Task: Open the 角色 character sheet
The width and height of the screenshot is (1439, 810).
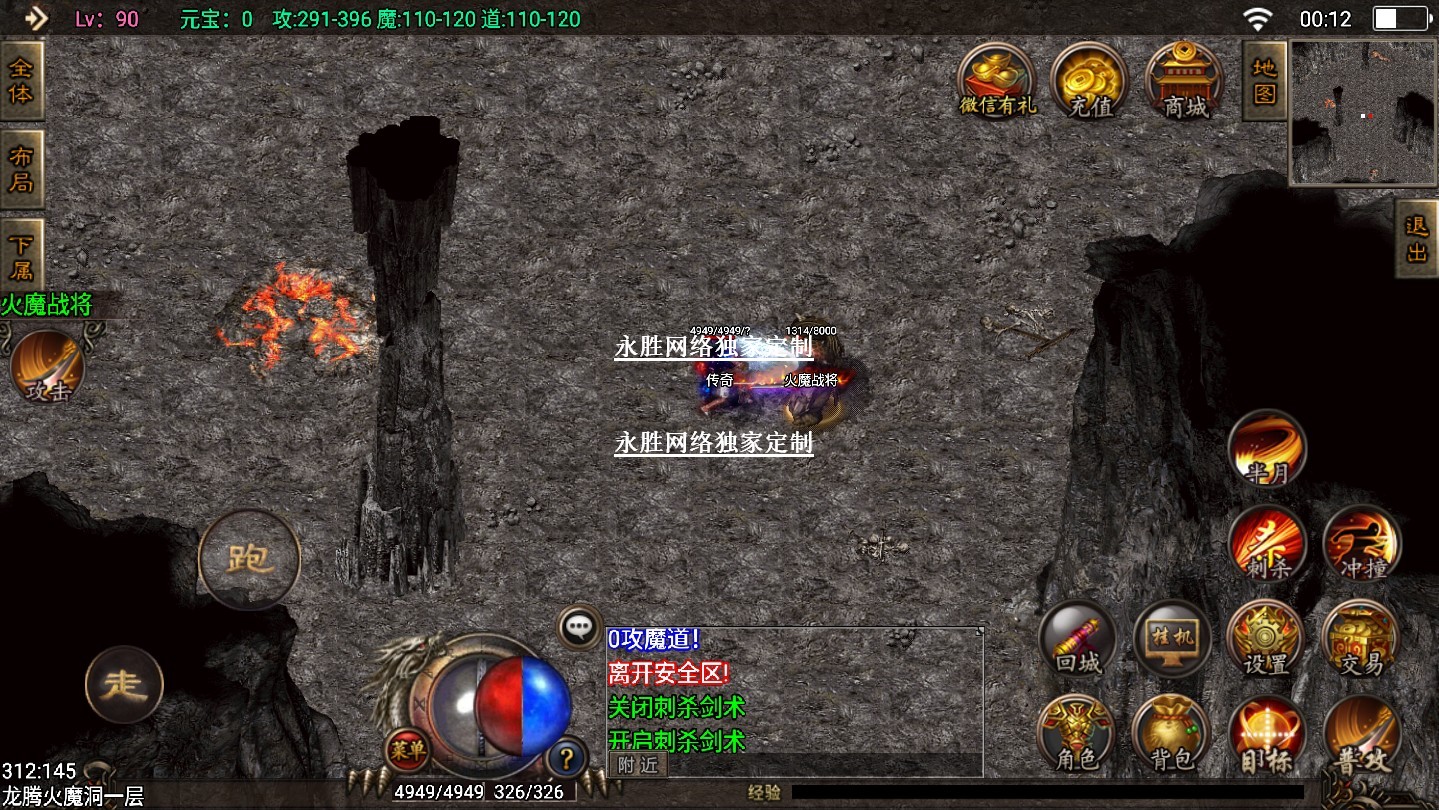Action: point(1076,733)
